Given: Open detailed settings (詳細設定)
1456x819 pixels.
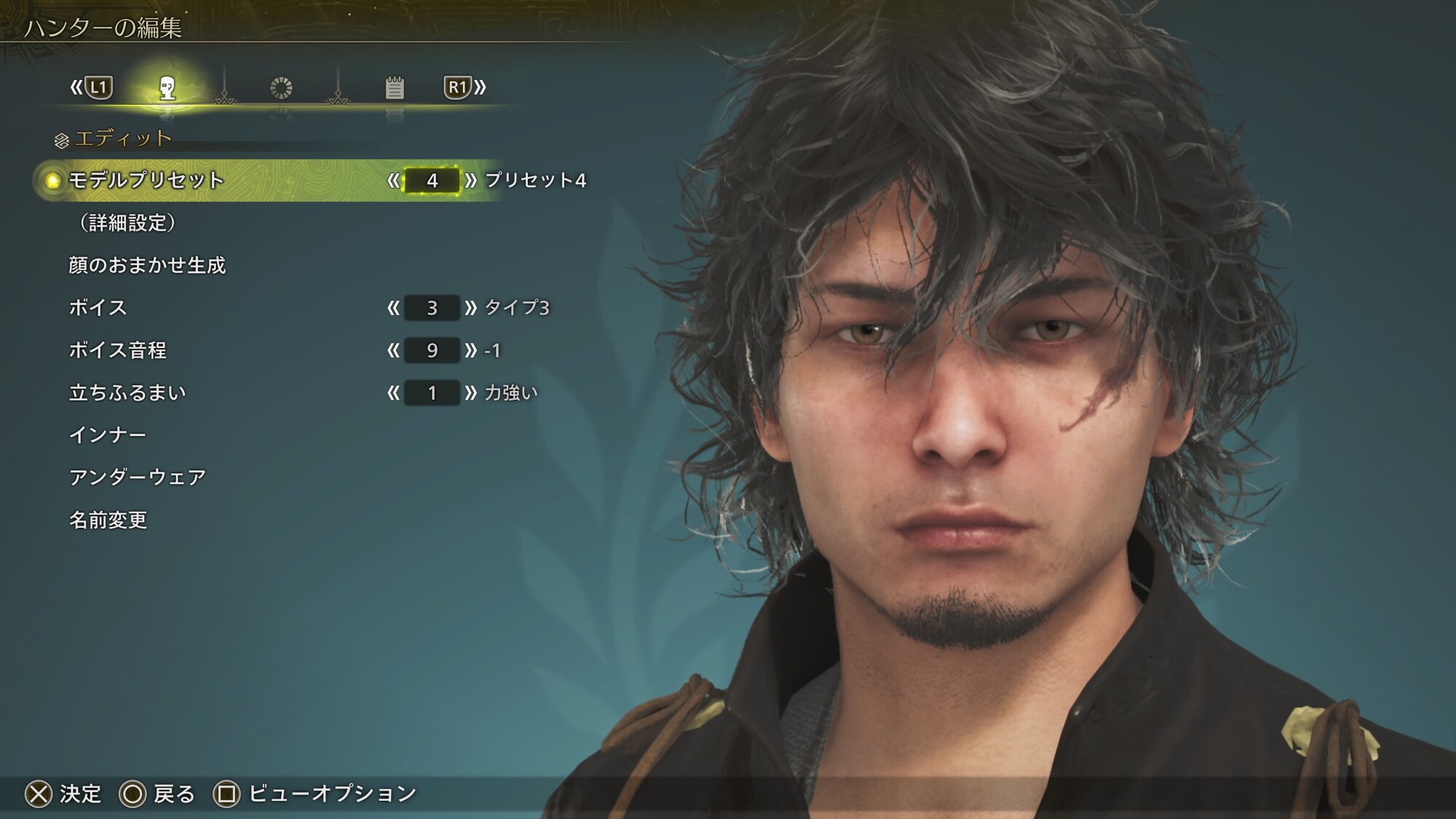Looking at the screenshot, I should (128, 223).
